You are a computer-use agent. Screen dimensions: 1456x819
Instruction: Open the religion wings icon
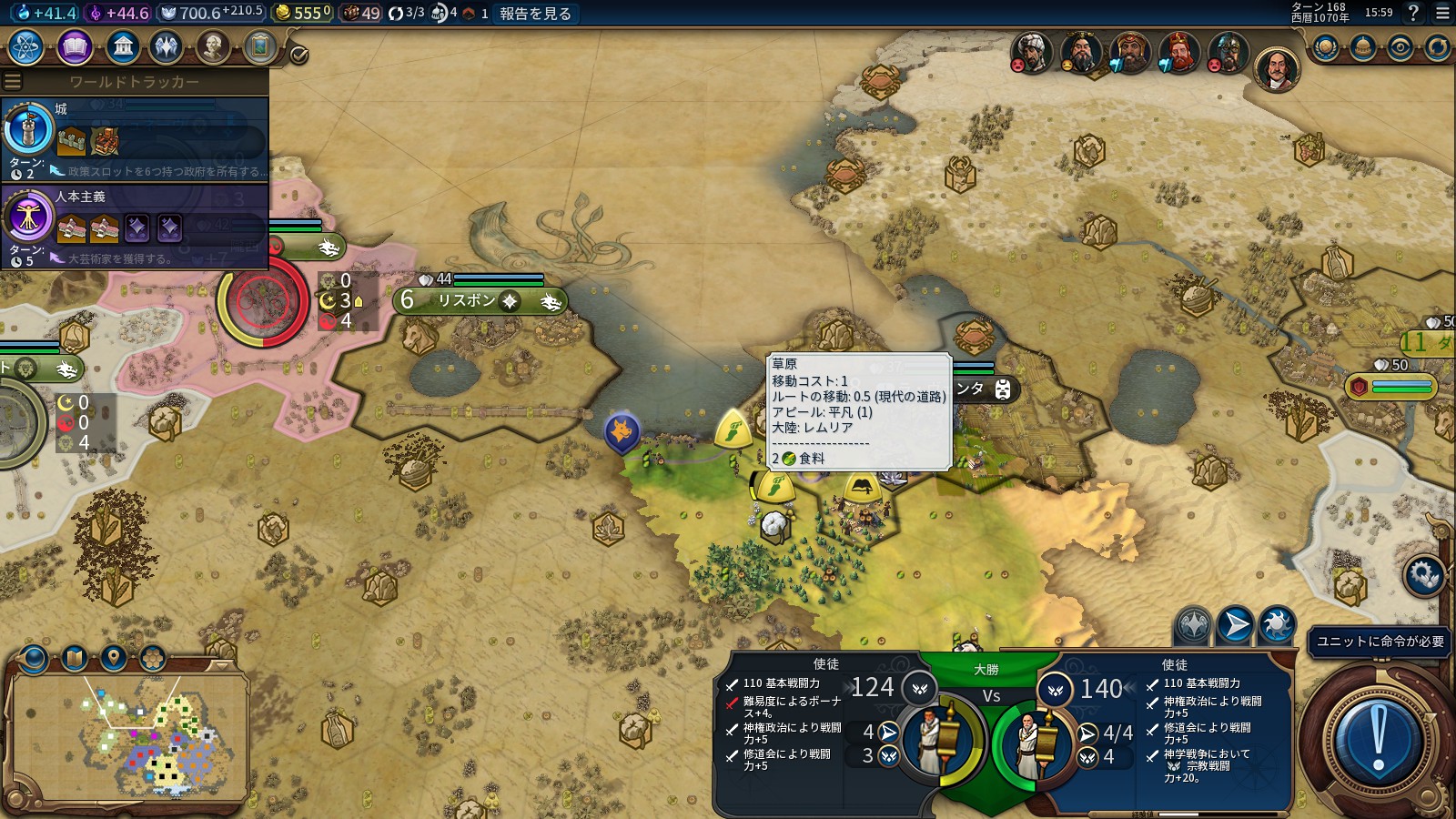[x=167, y=46]
